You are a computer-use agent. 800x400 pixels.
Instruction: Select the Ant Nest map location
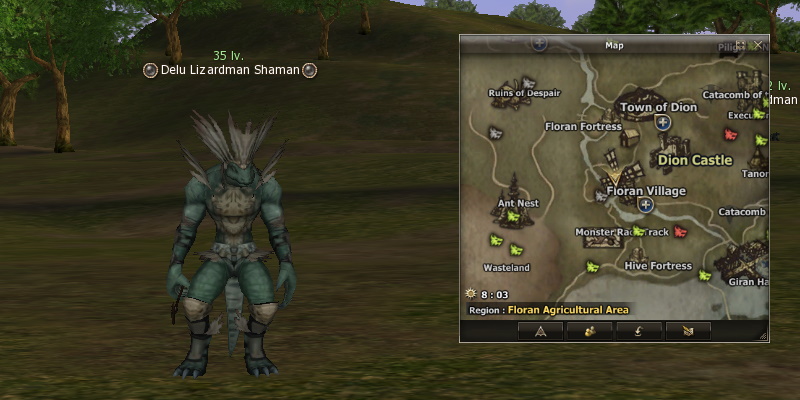(x=518, y=203)
